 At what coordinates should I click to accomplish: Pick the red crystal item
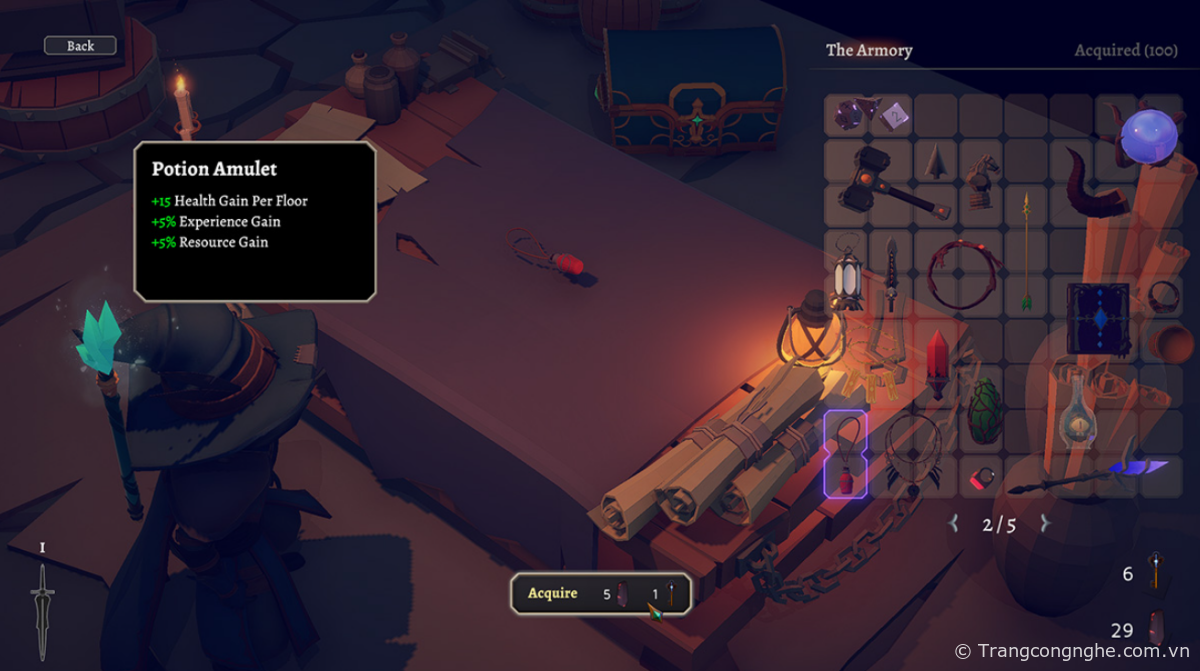937,363
